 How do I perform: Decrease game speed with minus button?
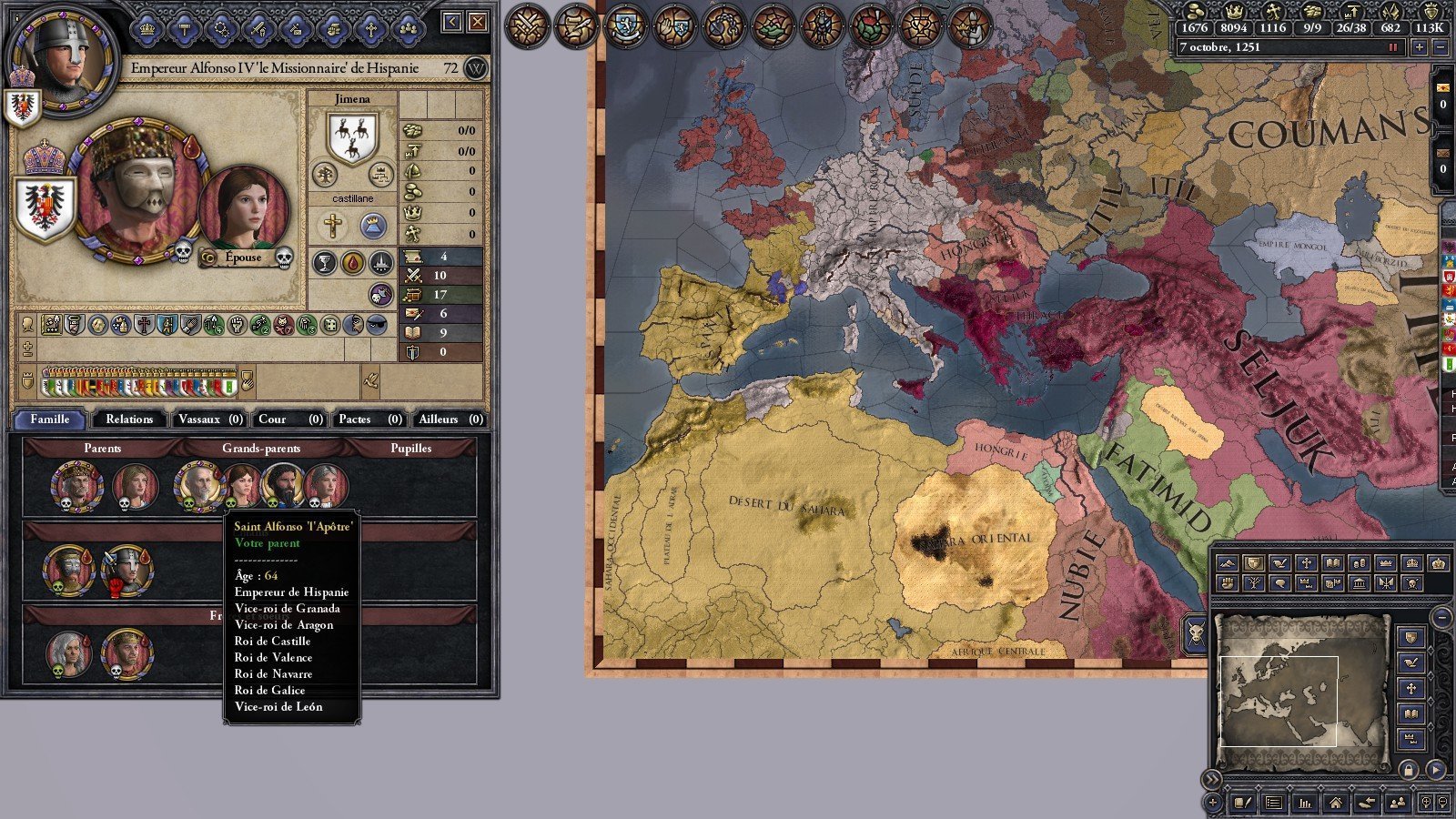point(1440,47)
